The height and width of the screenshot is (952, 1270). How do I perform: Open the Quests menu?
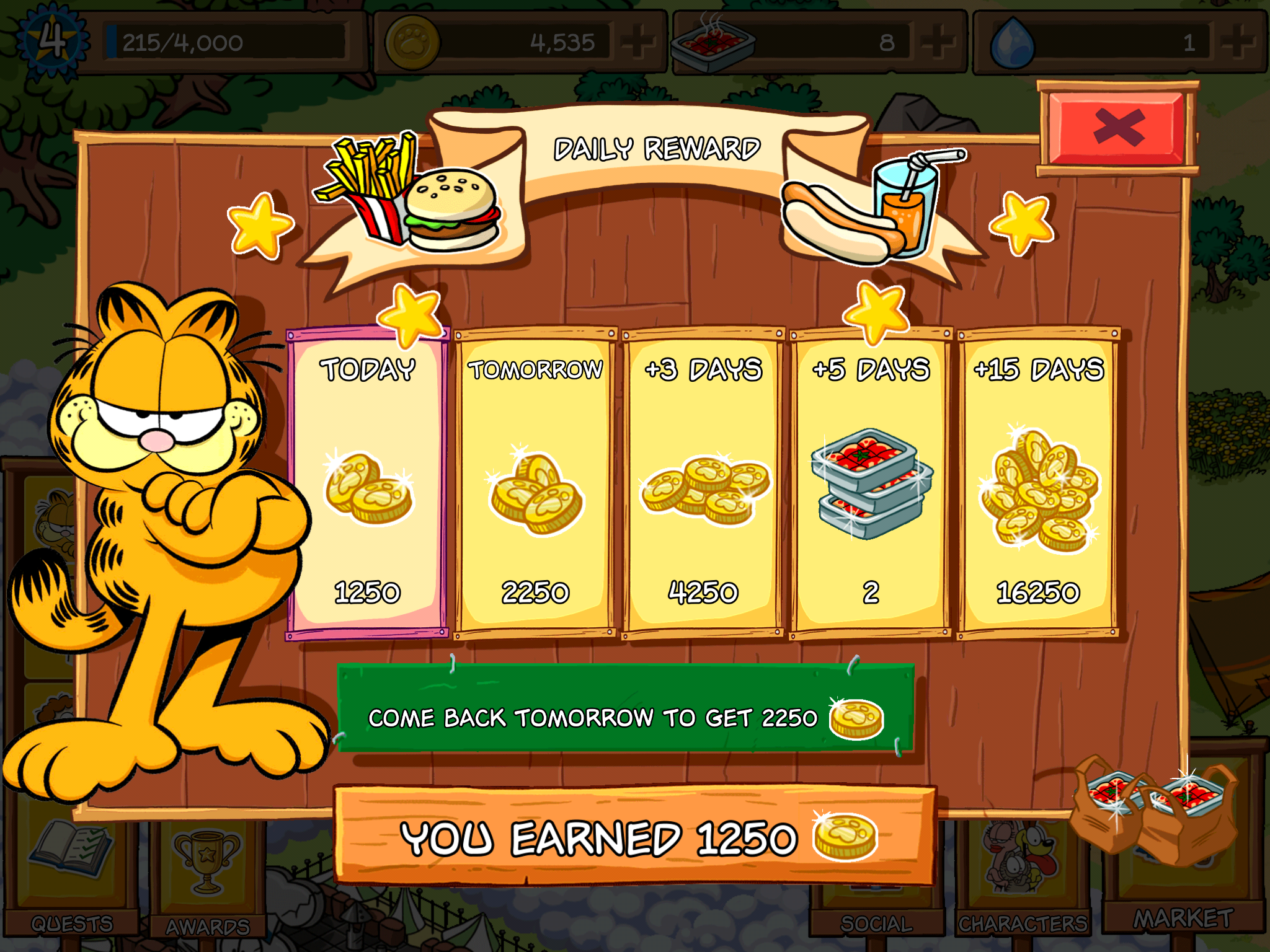point(72,880)
